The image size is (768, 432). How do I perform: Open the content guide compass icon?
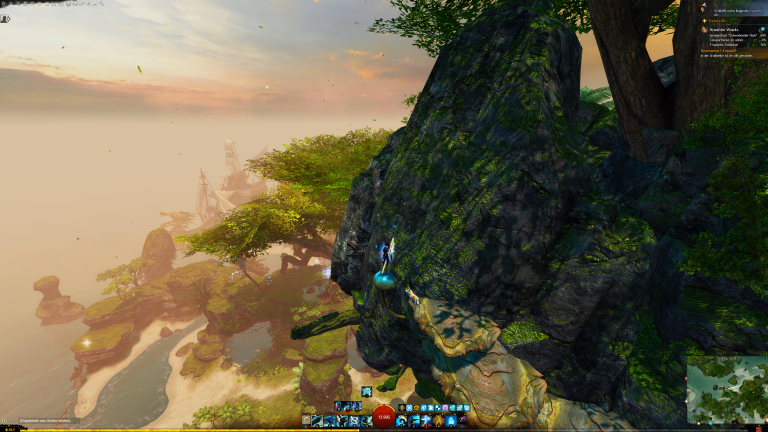click(x=702, y=6)
